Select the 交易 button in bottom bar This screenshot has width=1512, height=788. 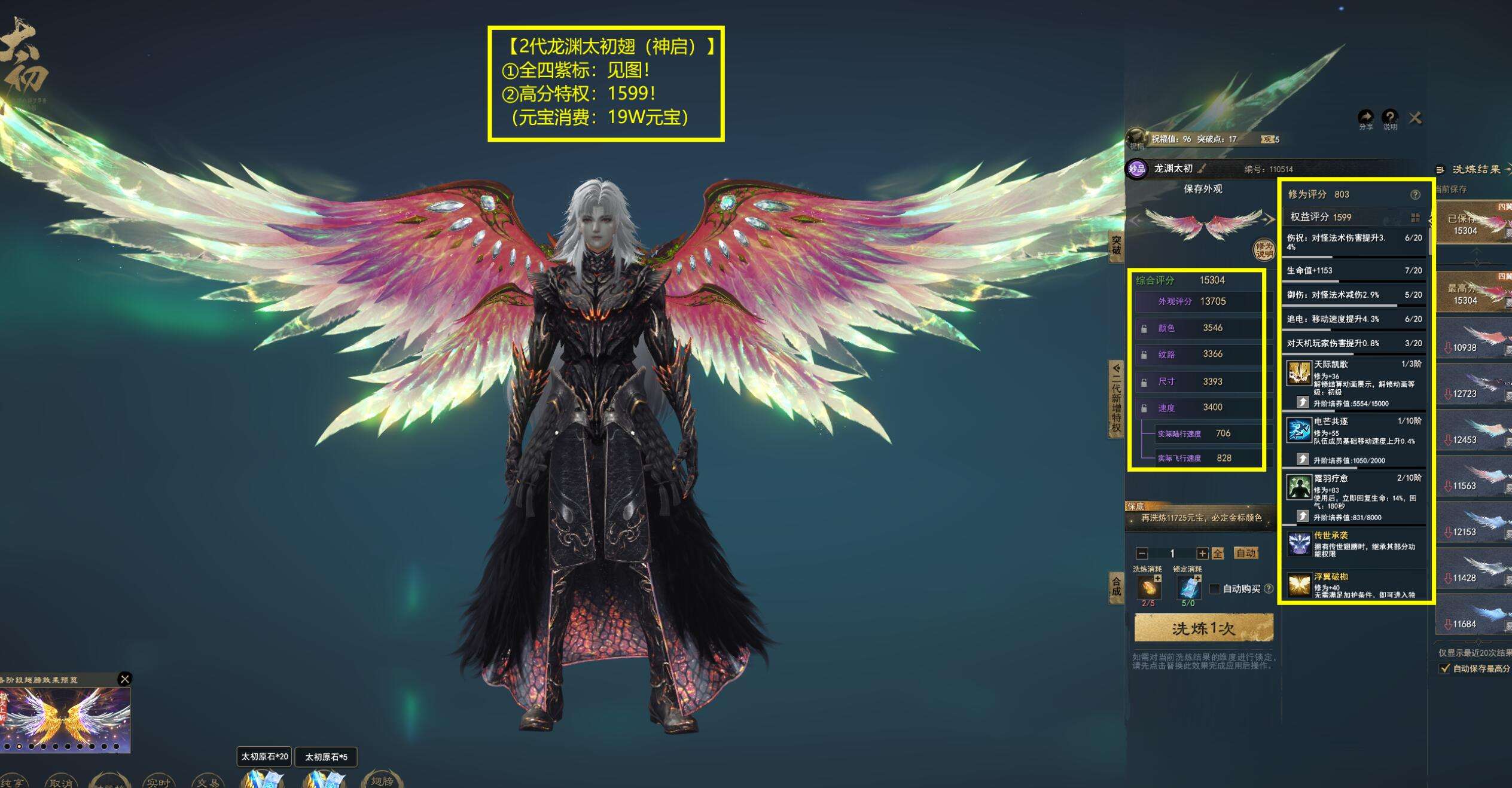208,782
